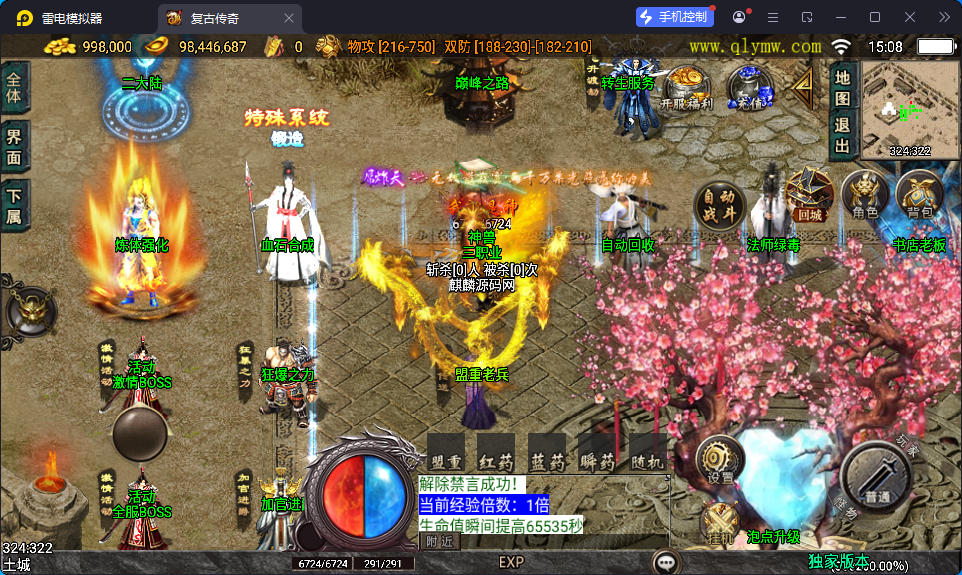Trigger the 普通 normal attack button
962x575 pixels.
(876, 479)
